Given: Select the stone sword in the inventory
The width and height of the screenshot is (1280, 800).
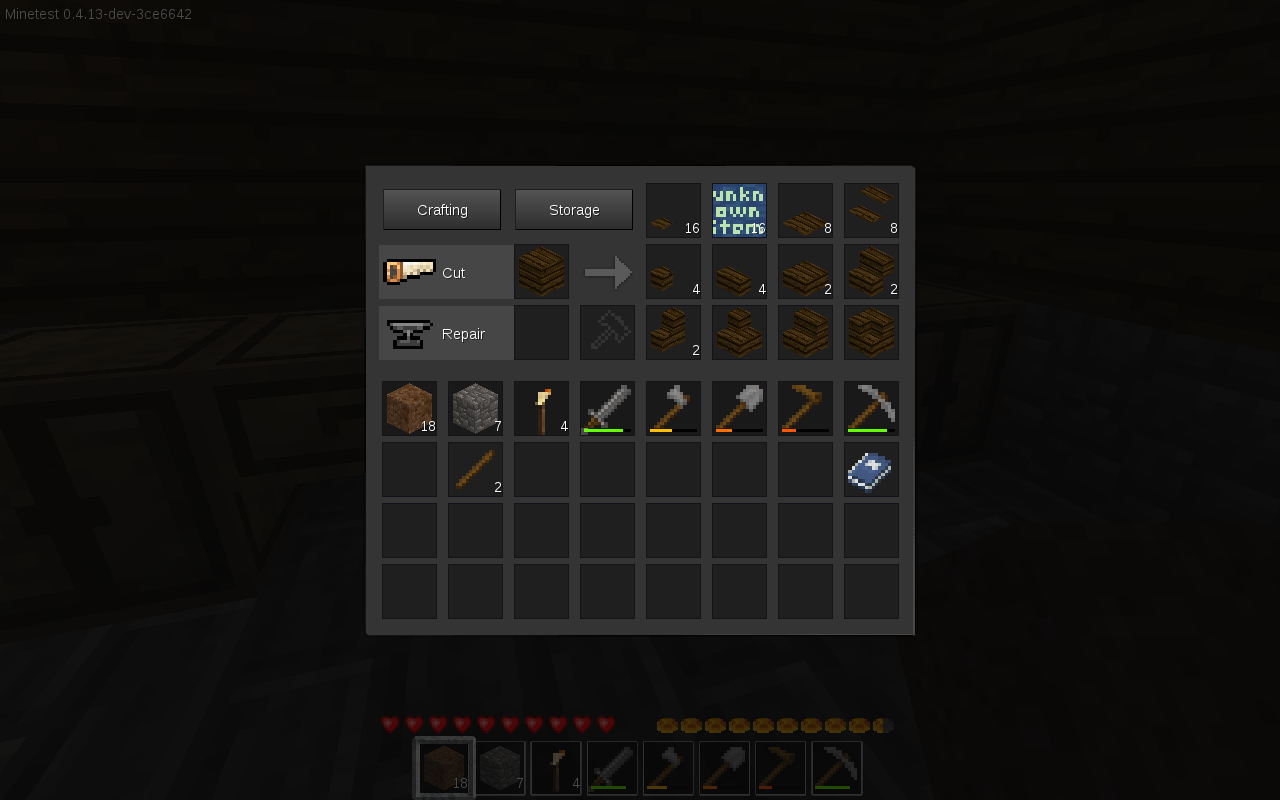Looking at the screenshot, I should click(607, 408).
